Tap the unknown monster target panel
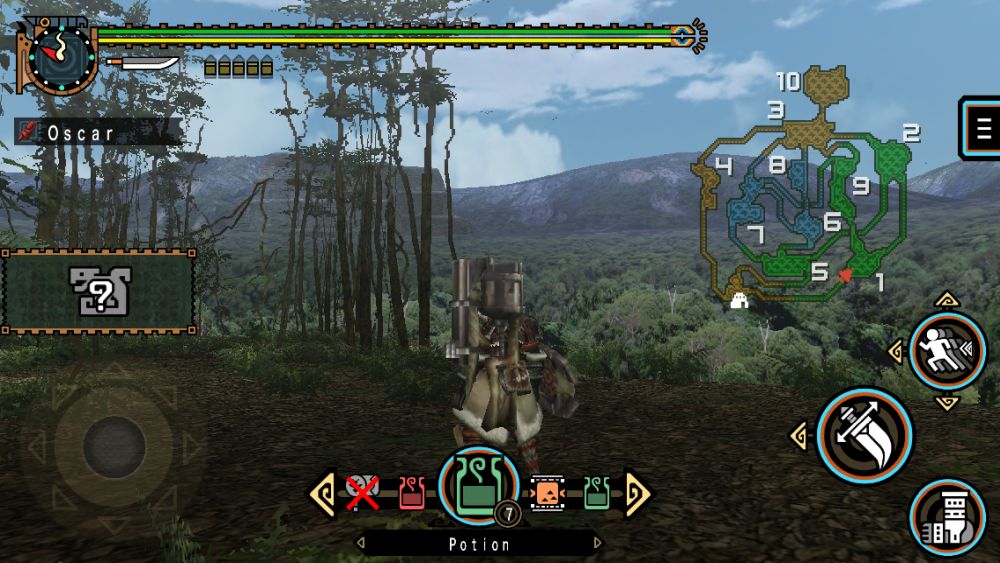 click(99, 291)
